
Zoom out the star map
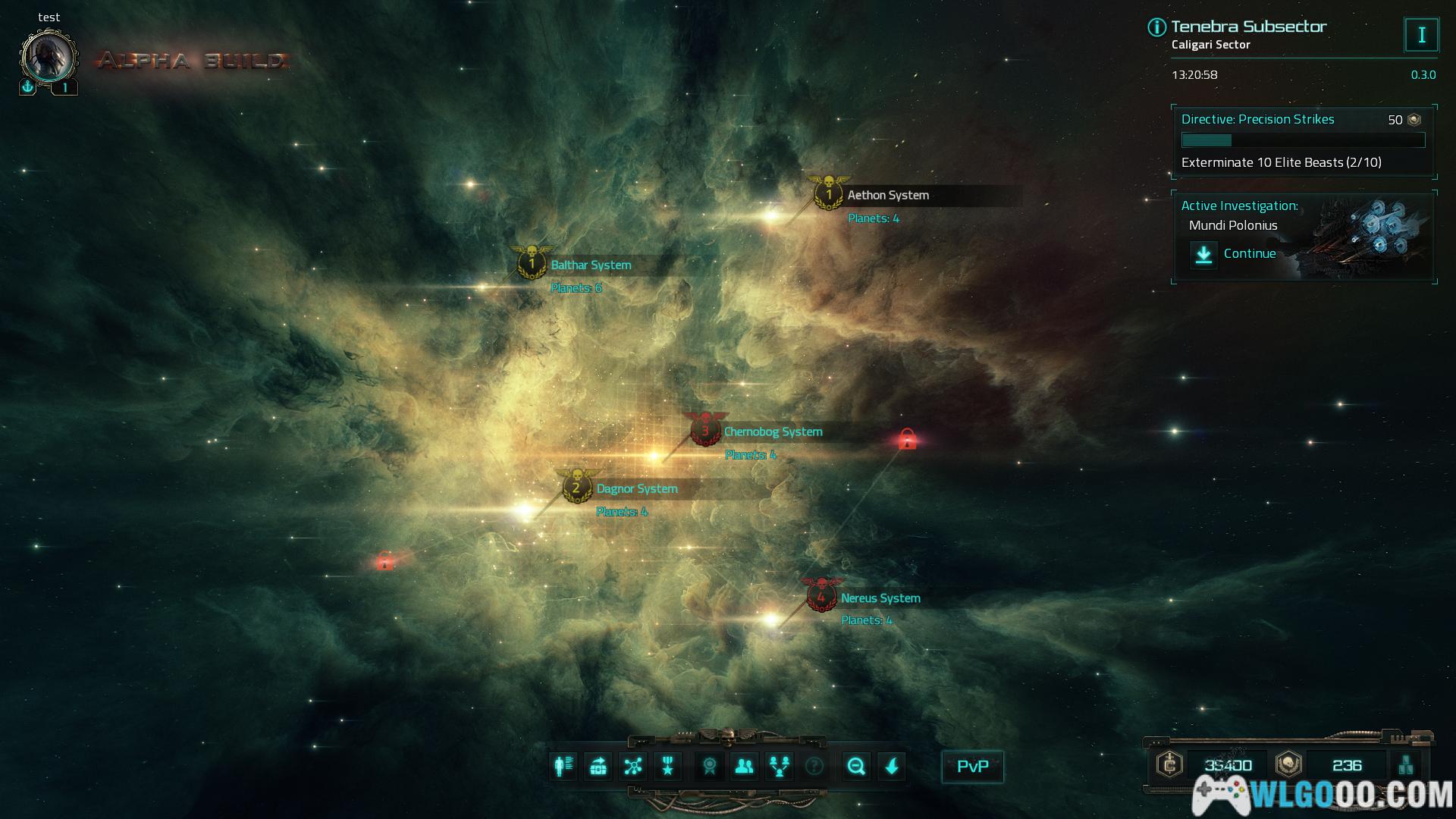857,767
